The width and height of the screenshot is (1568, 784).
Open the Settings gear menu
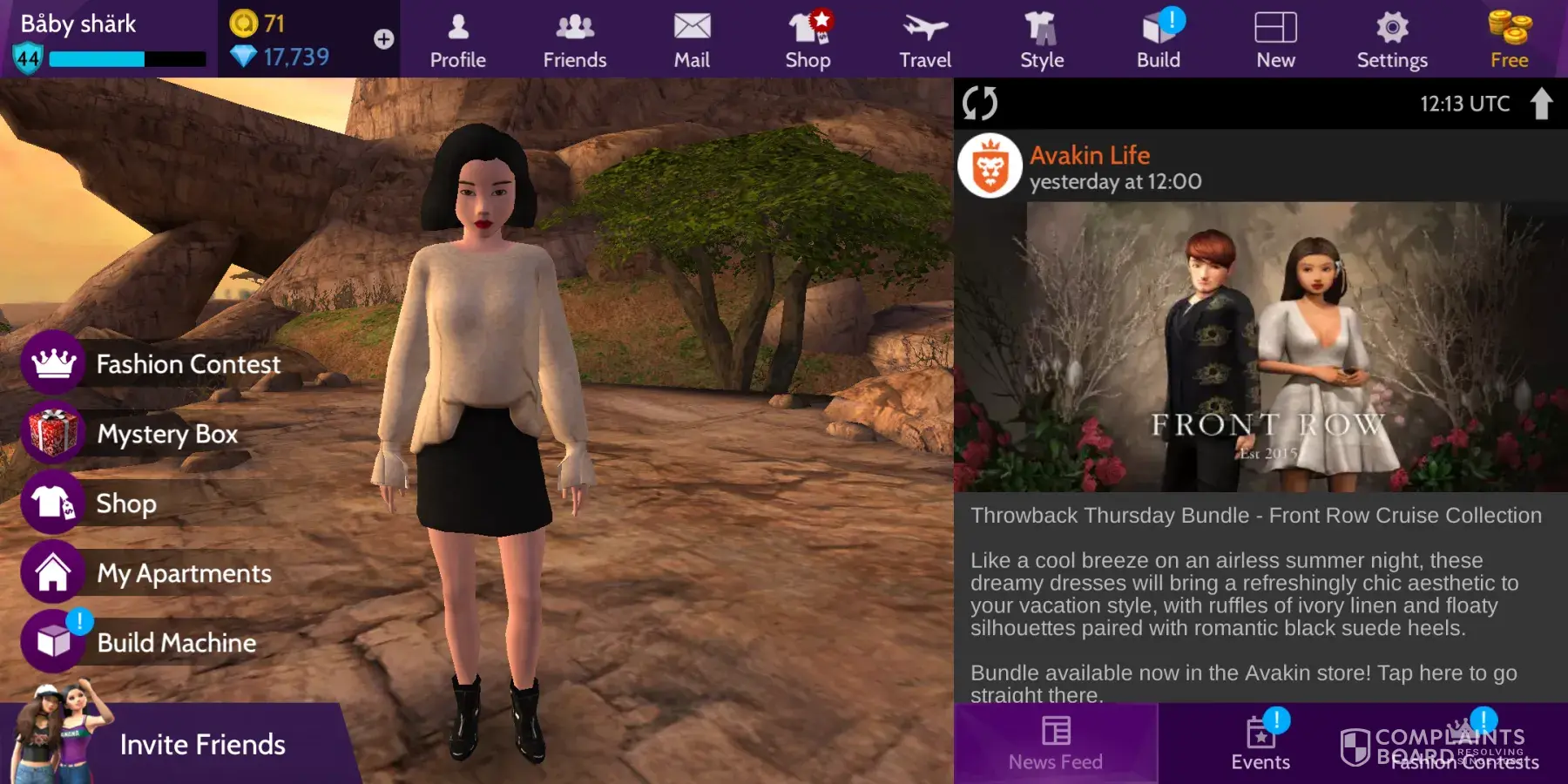pos(1392,40)
